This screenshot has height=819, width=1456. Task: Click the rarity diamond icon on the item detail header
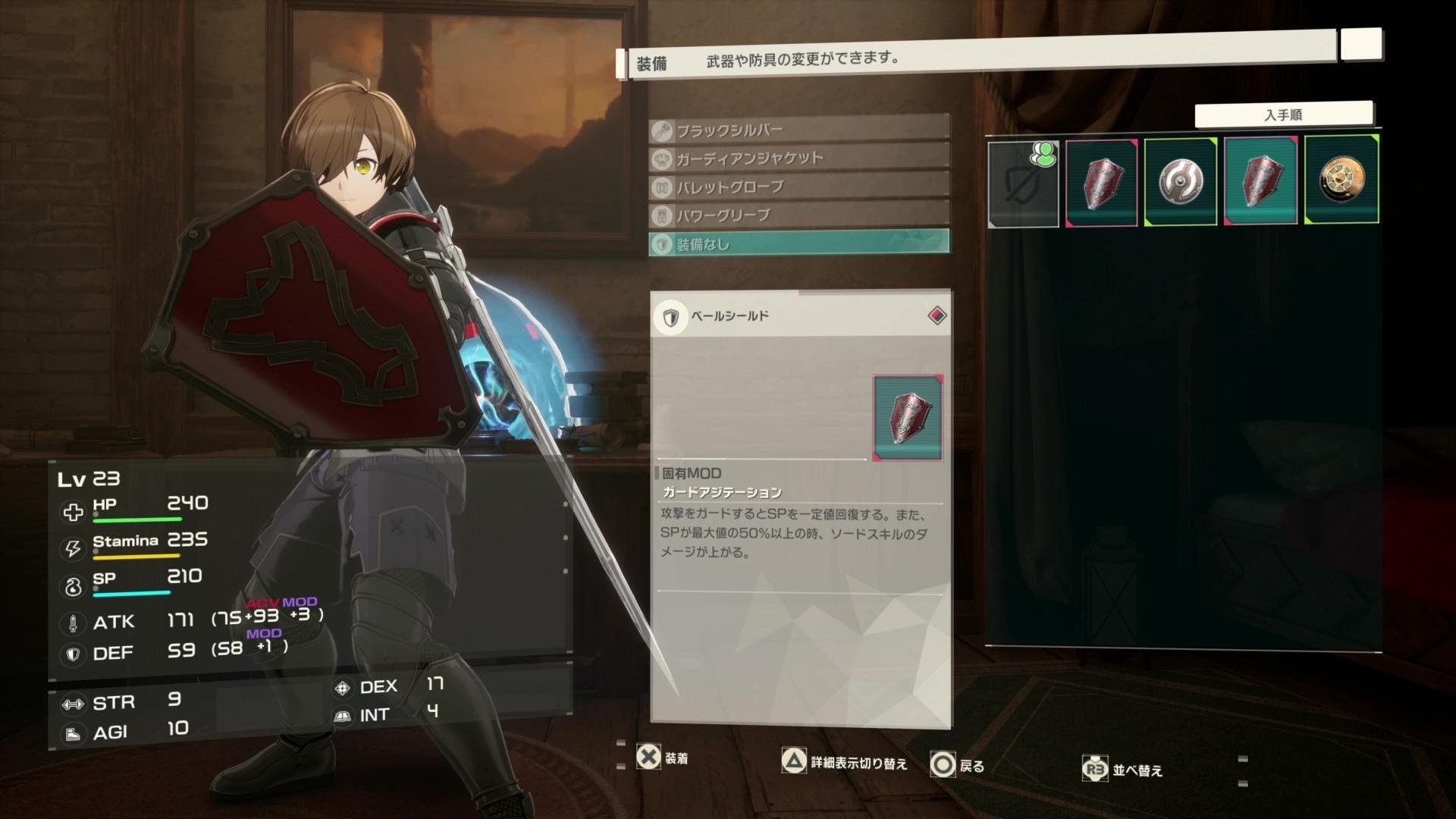click(x=936, y=315)
